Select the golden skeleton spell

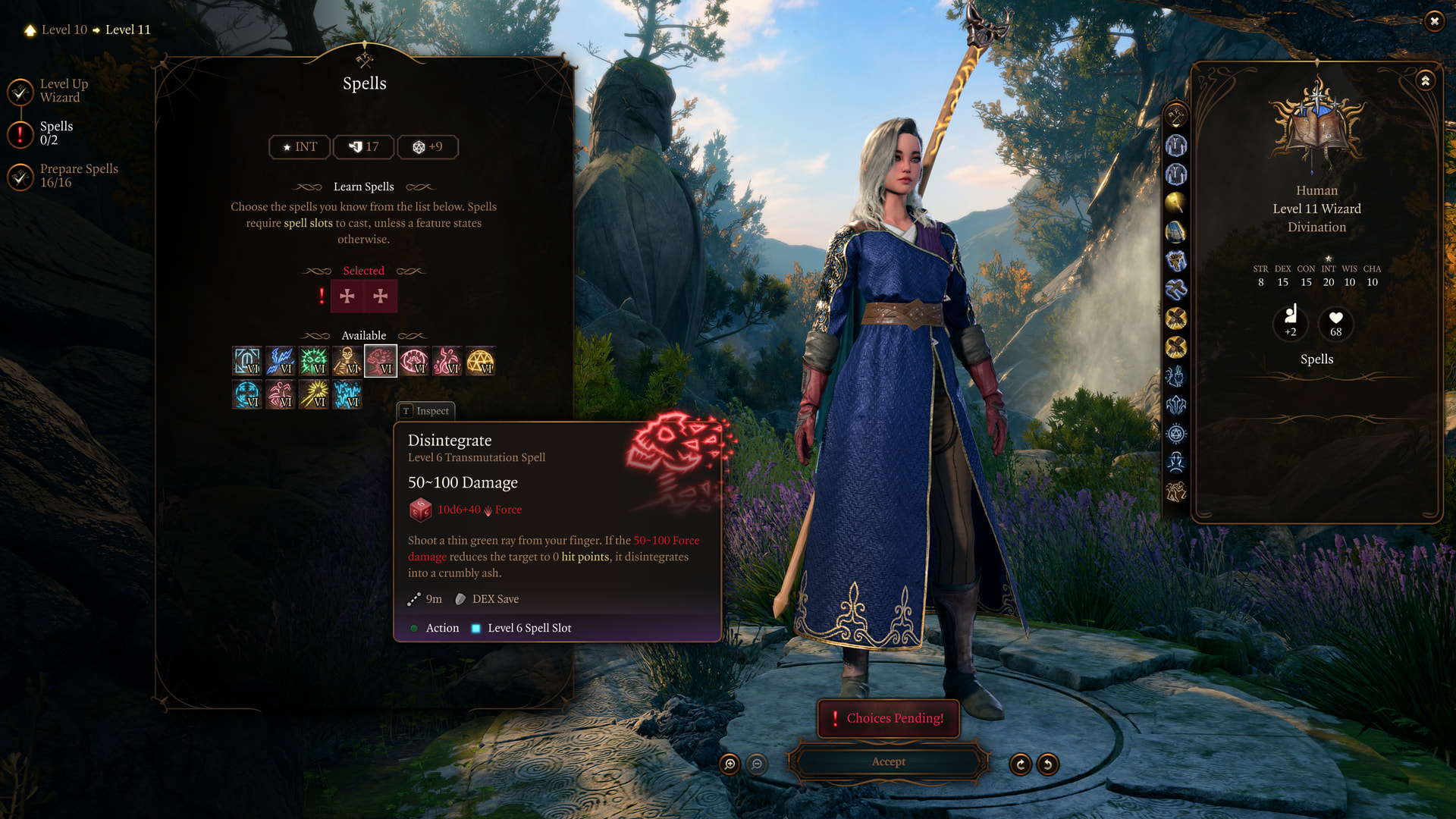coord(347,361)
